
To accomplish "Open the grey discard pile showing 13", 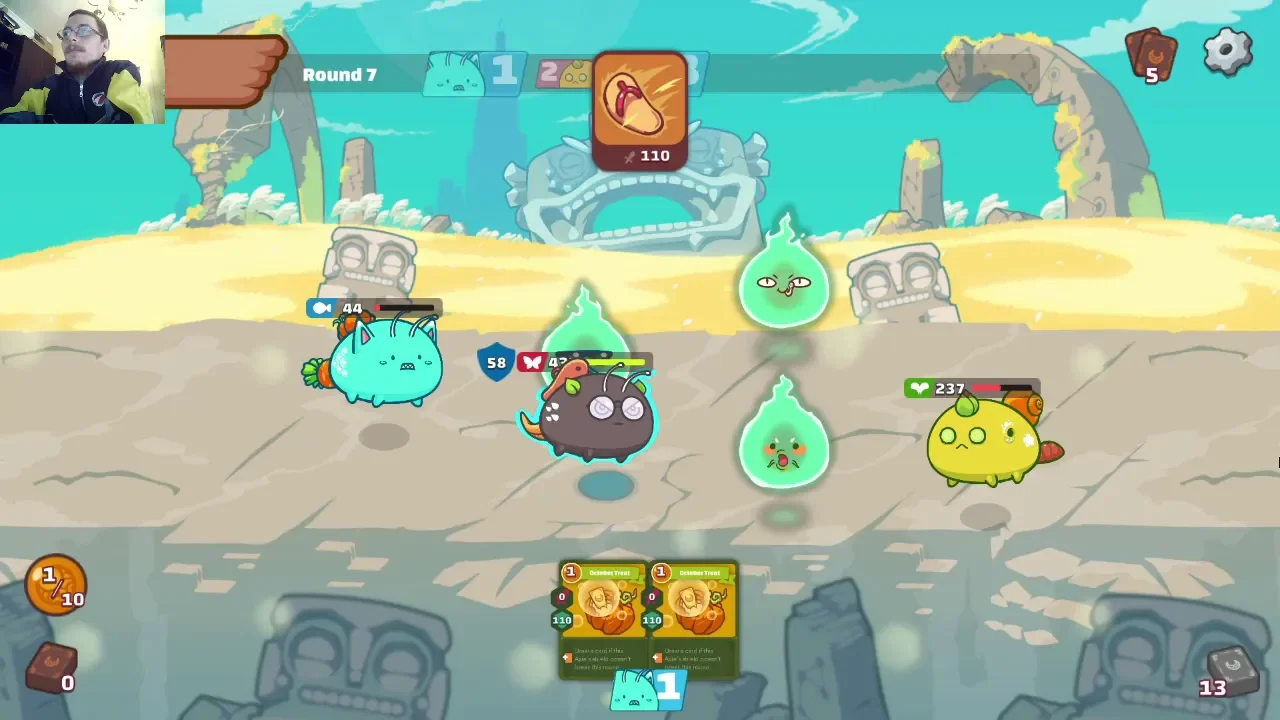I will coord(1229,671).
